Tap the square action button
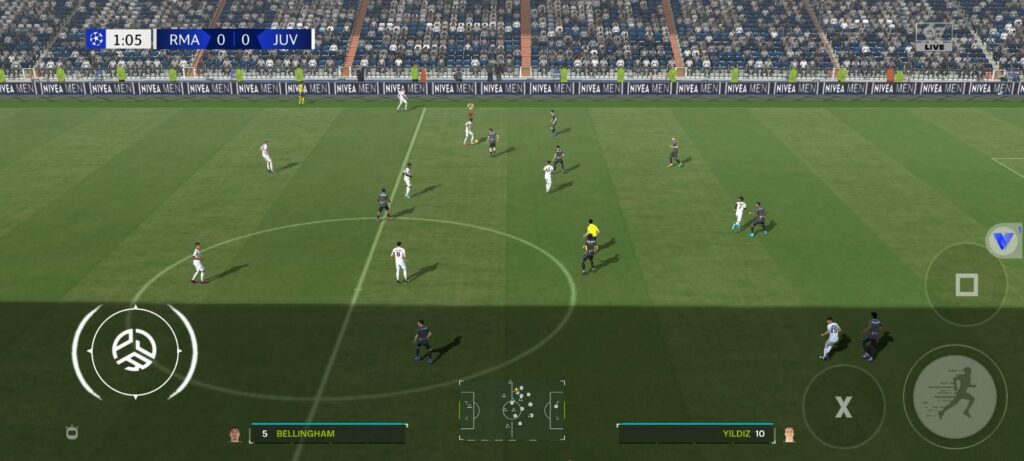 (x=966, y=285)
